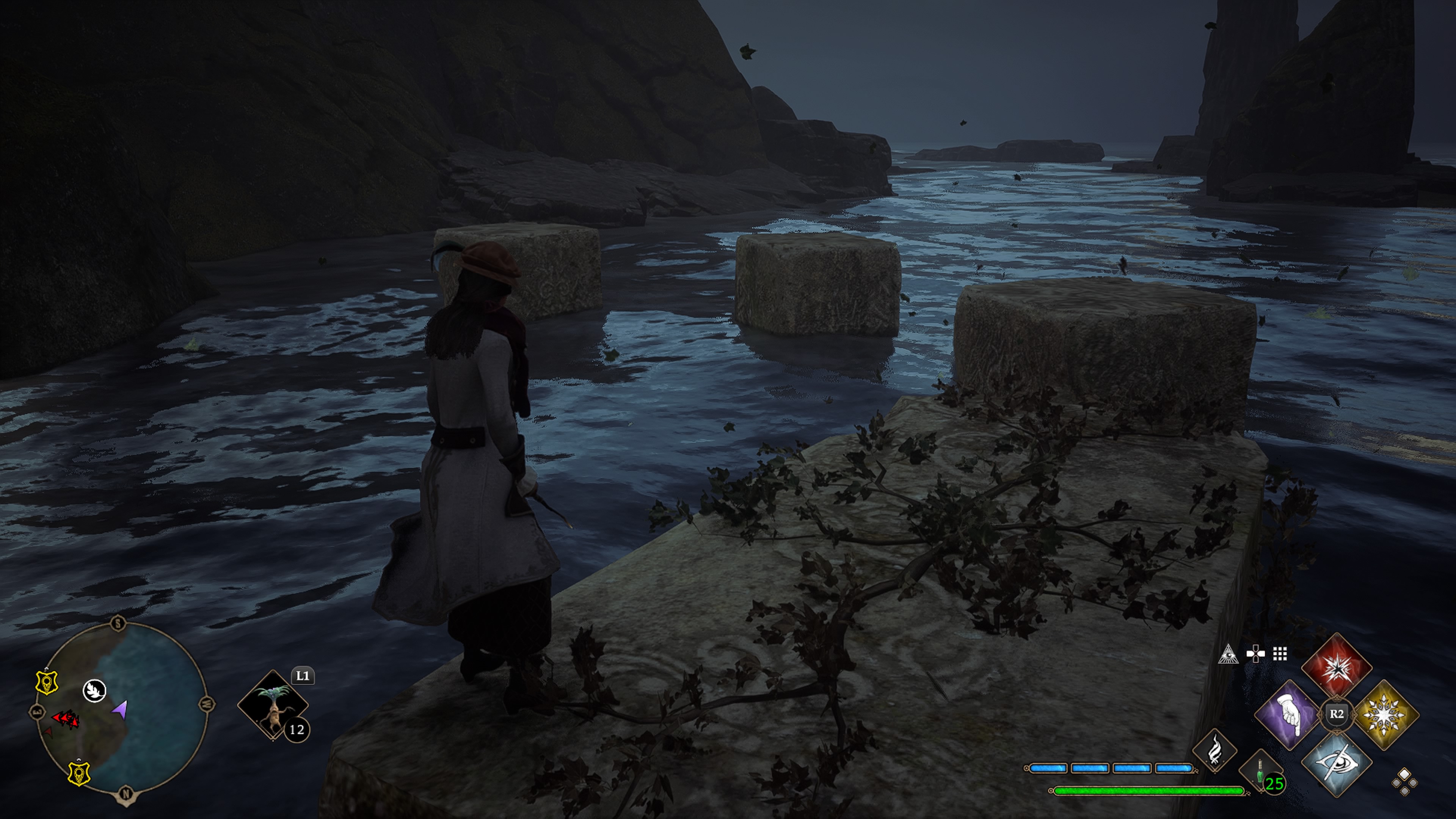Select the lower yellow shield quest marker

click(79, 773)
